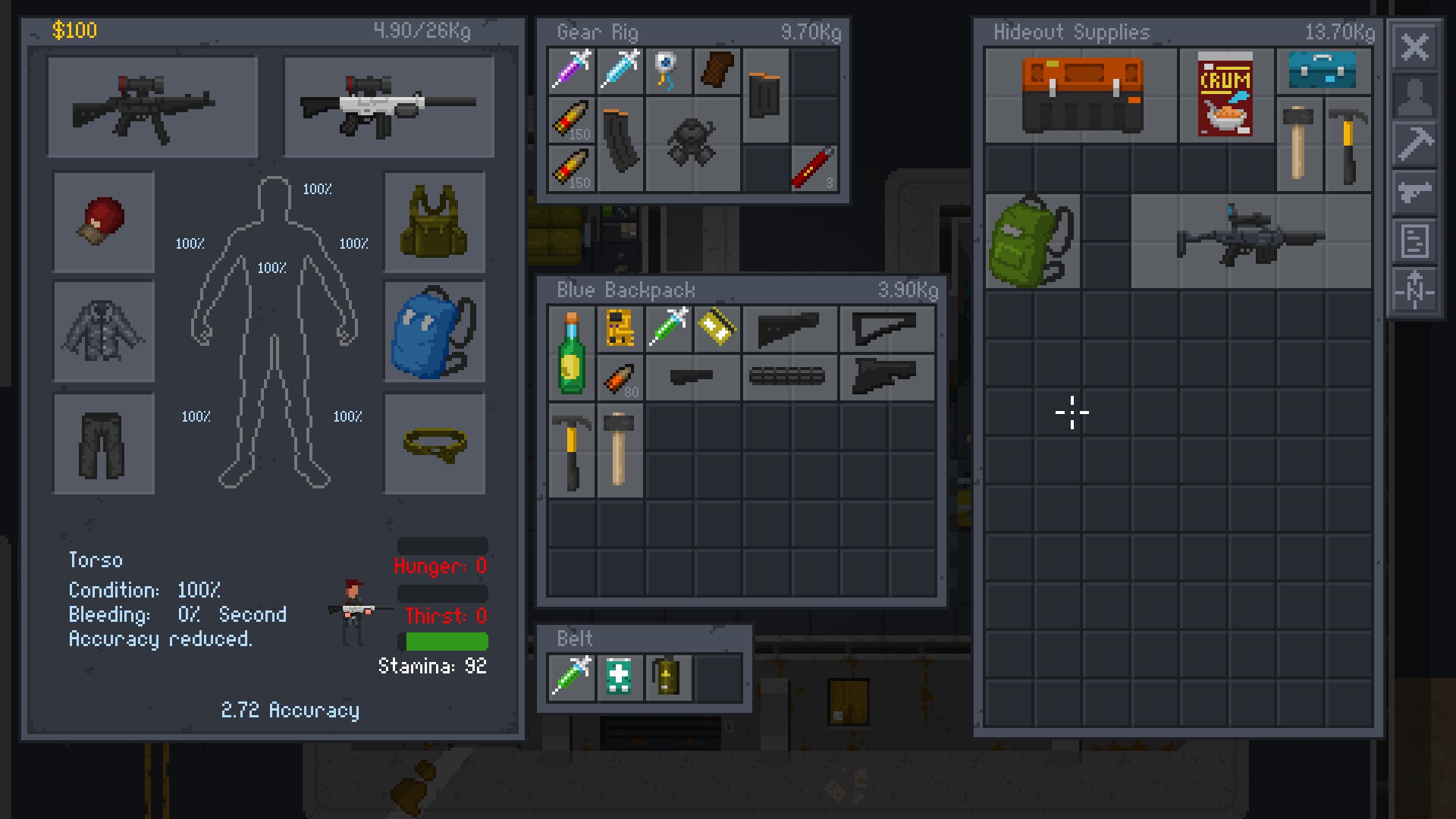Viewport: 1456px width, 819px height.
Task: Click the red beret headgear slot
Action: [103, 221]
